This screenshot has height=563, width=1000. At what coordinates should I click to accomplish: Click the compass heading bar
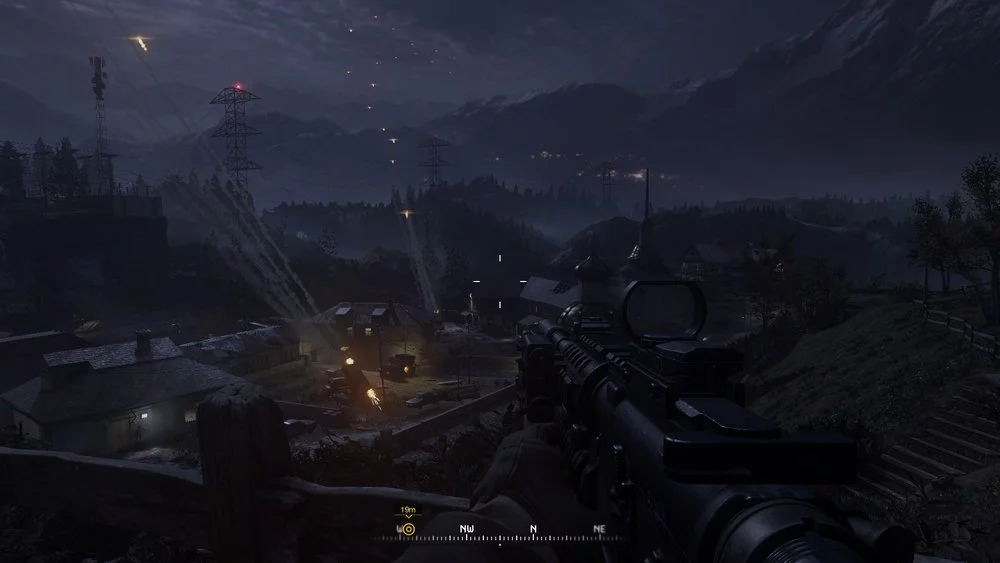tap(500, 531)
